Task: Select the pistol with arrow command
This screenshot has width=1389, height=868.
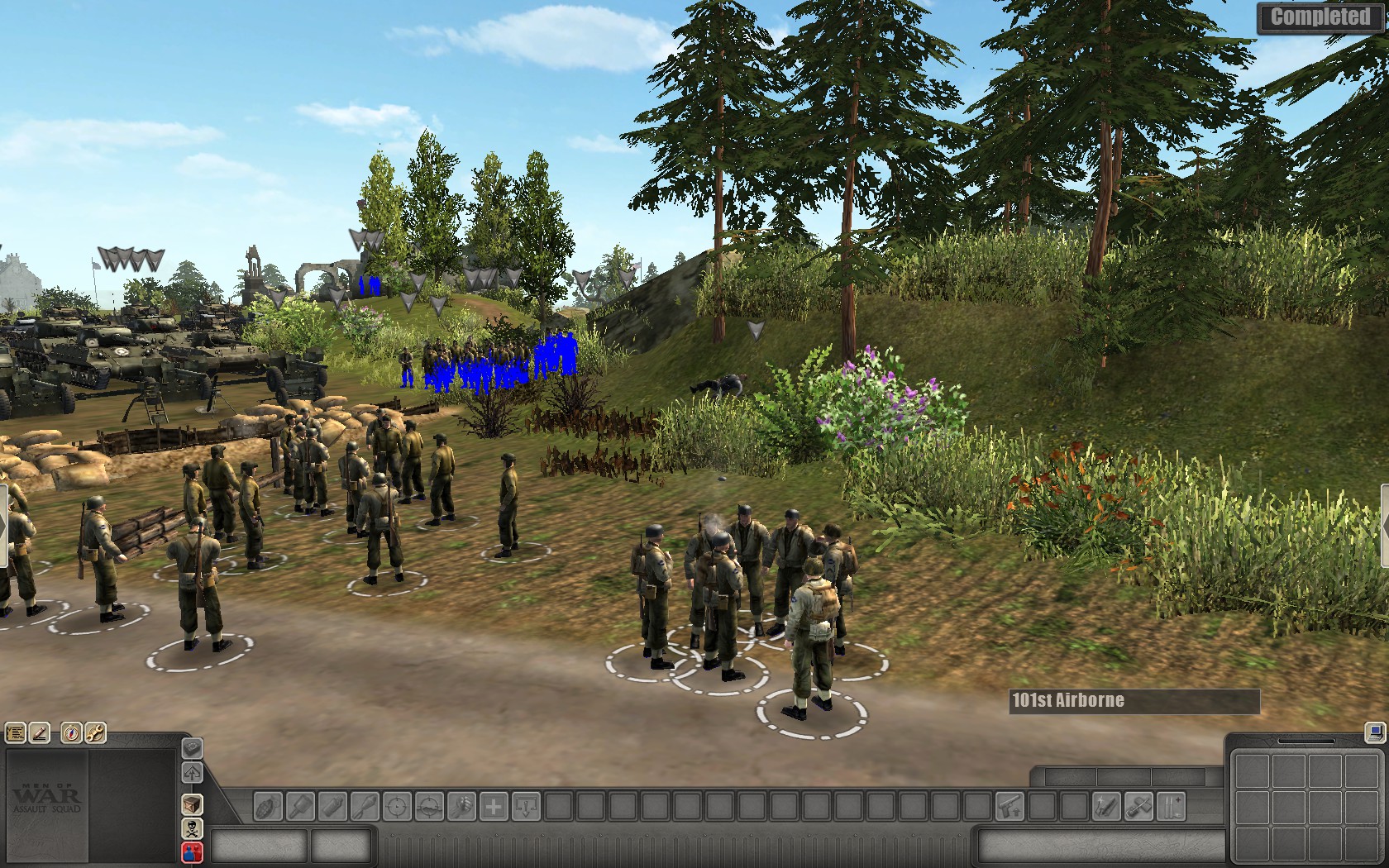Action: pyautogui.click(x=1009, y=806)
